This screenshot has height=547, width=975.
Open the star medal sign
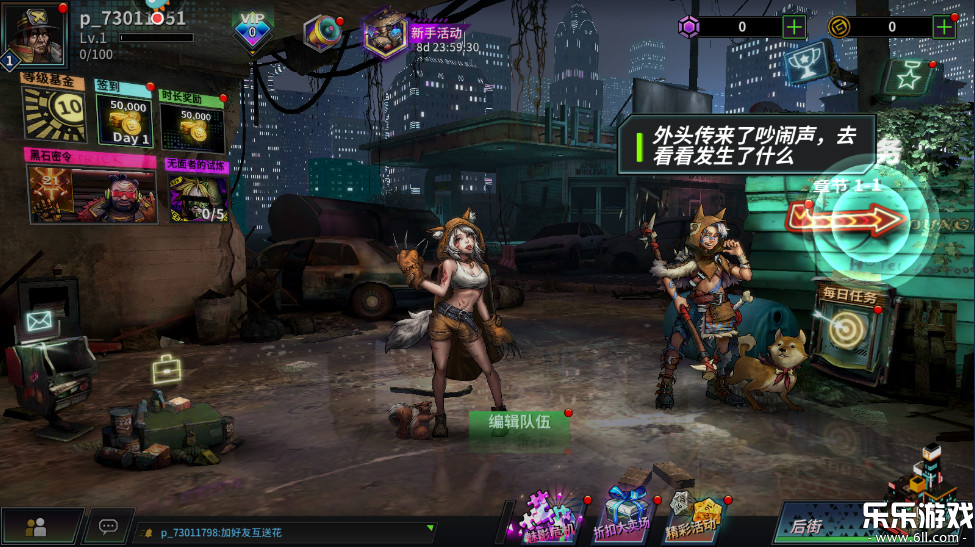[x=908, y=76]
